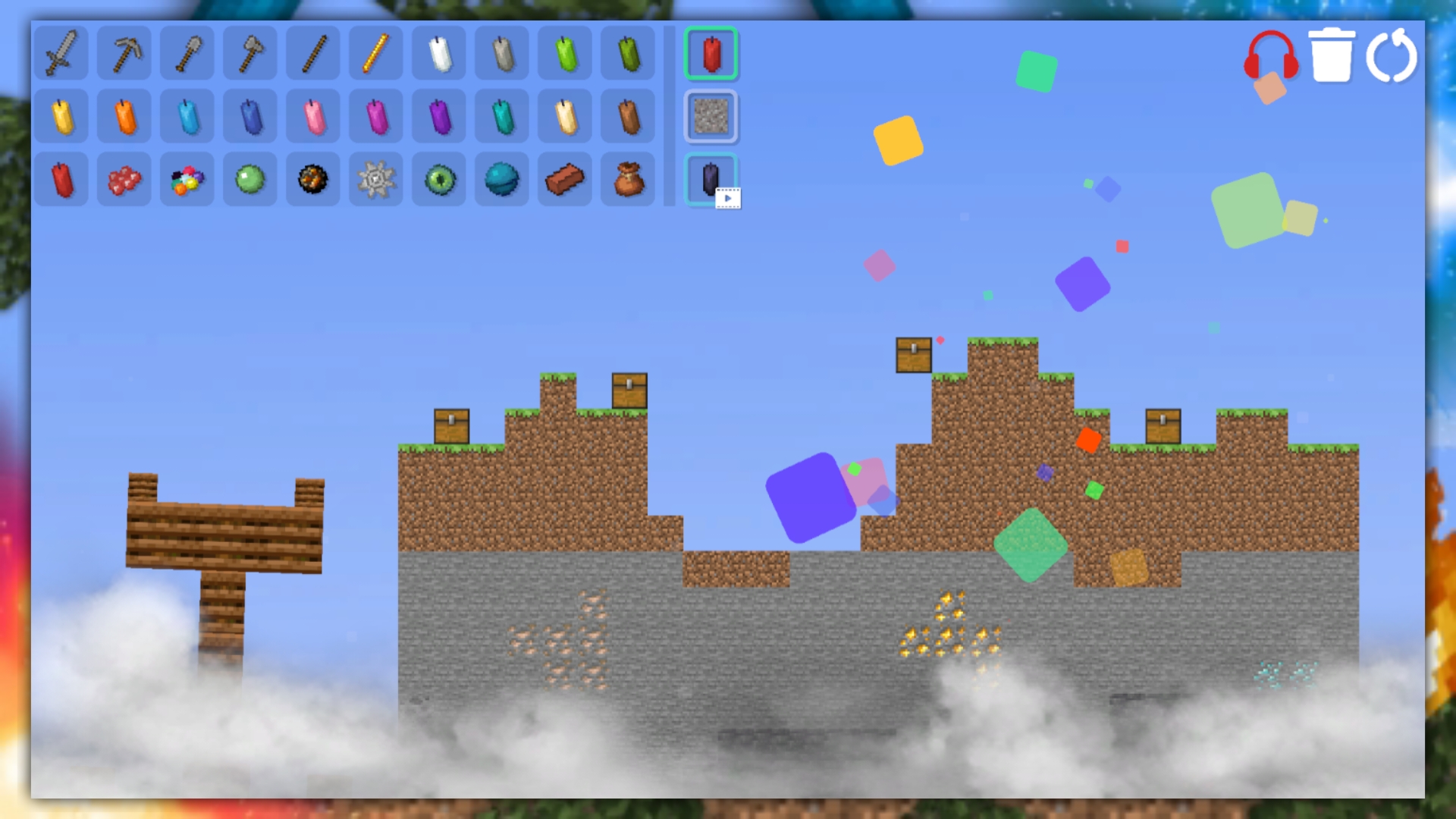The width and height of the screenshot is (1456, 819).
Task: Select the clay brick item
Action: point(564,179)
